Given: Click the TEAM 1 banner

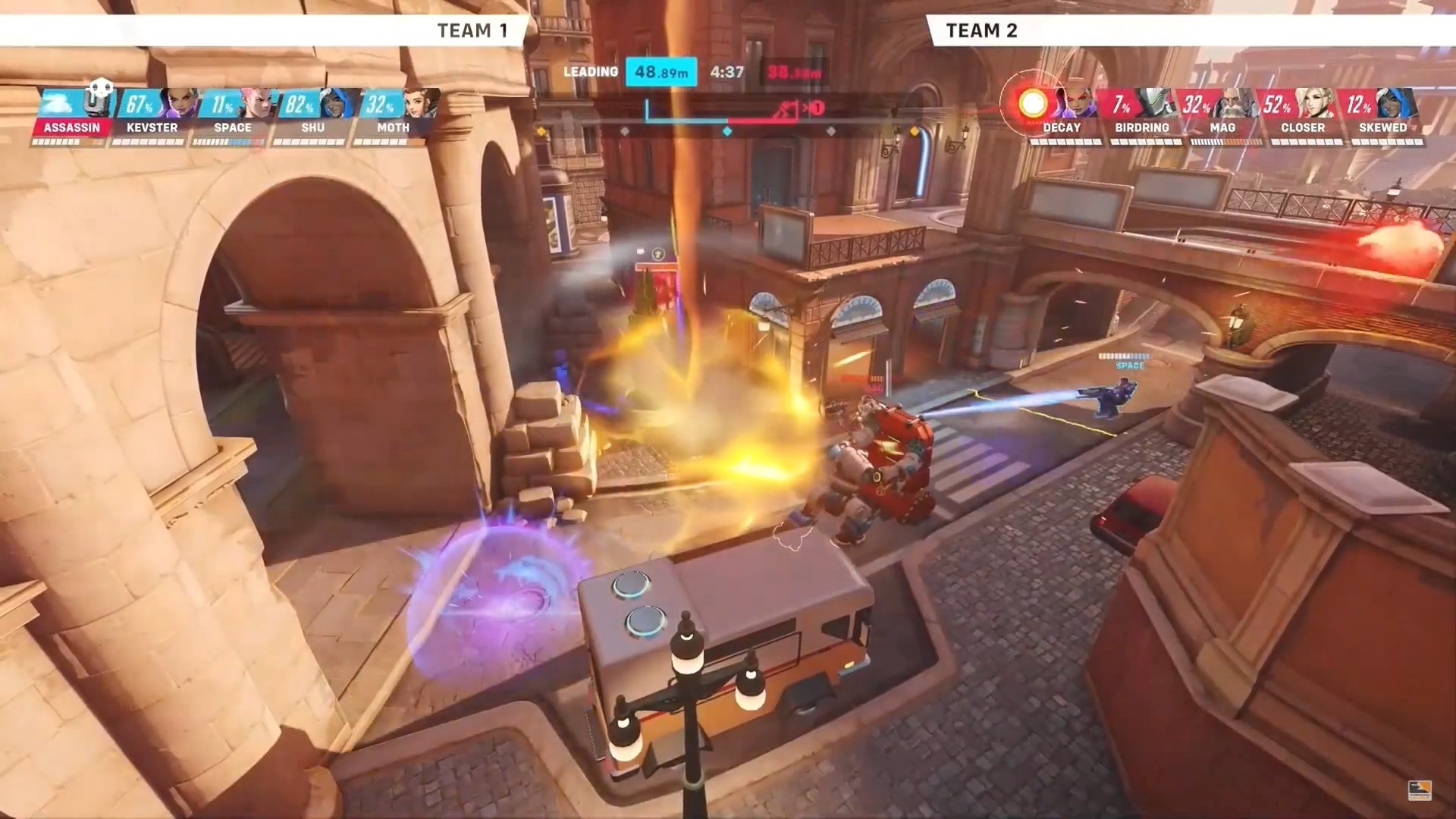Looking at the screenshot, I should click(471, 30).
